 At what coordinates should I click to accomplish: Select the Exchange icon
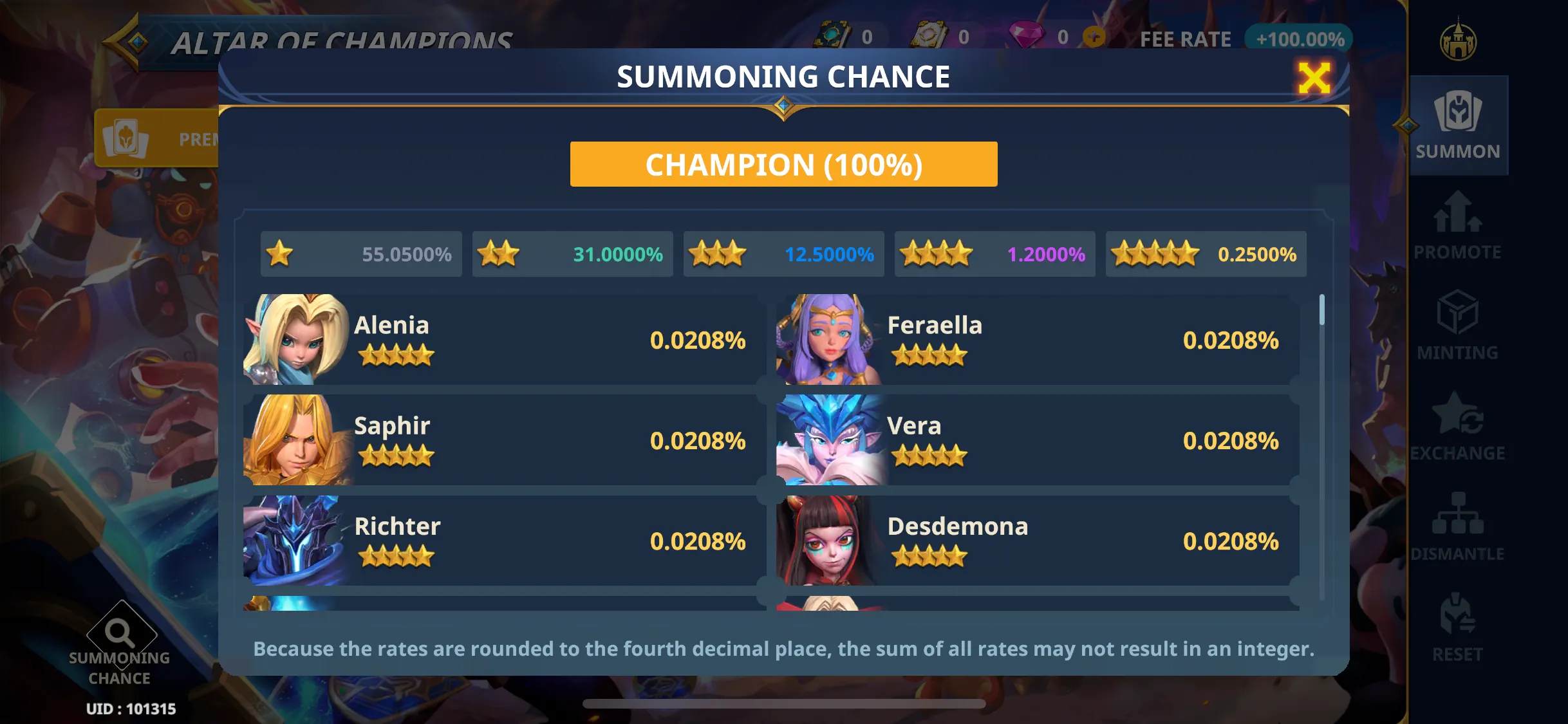click(1459, 427)
